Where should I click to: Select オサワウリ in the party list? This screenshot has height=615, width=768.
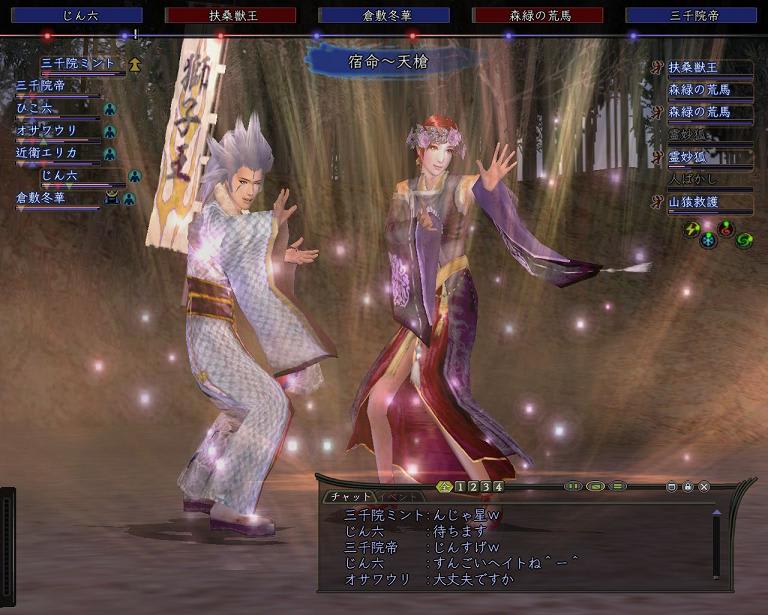46,131
